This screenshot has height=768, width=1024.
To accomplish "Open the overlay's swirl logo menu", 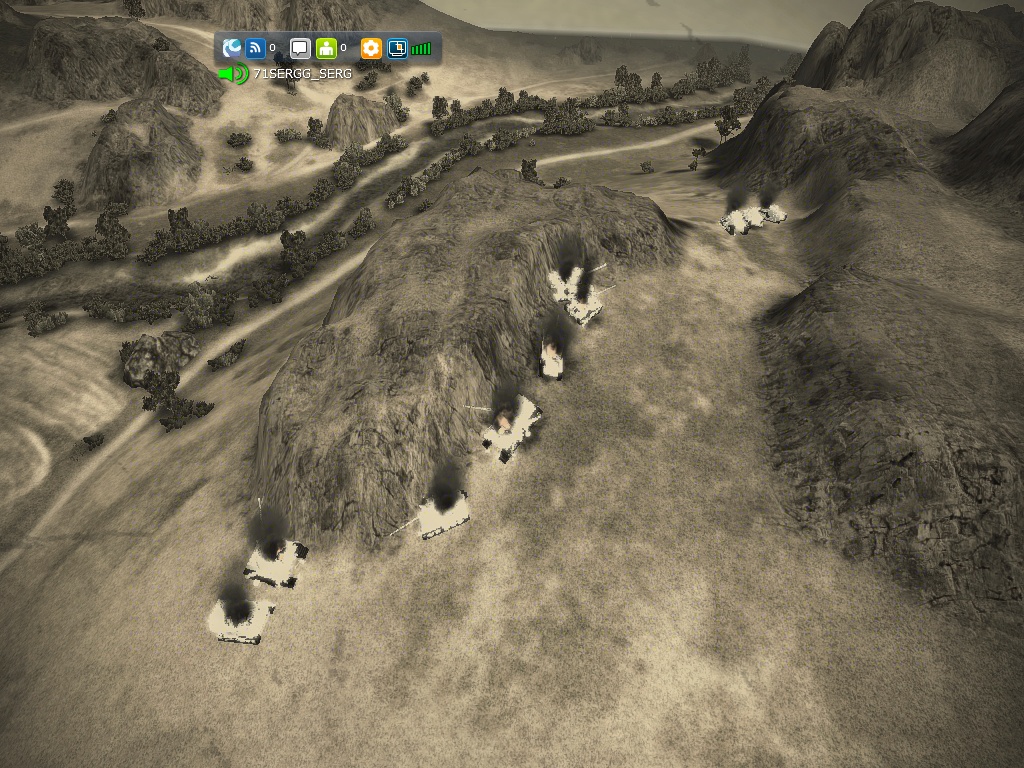I will point(232,48).
